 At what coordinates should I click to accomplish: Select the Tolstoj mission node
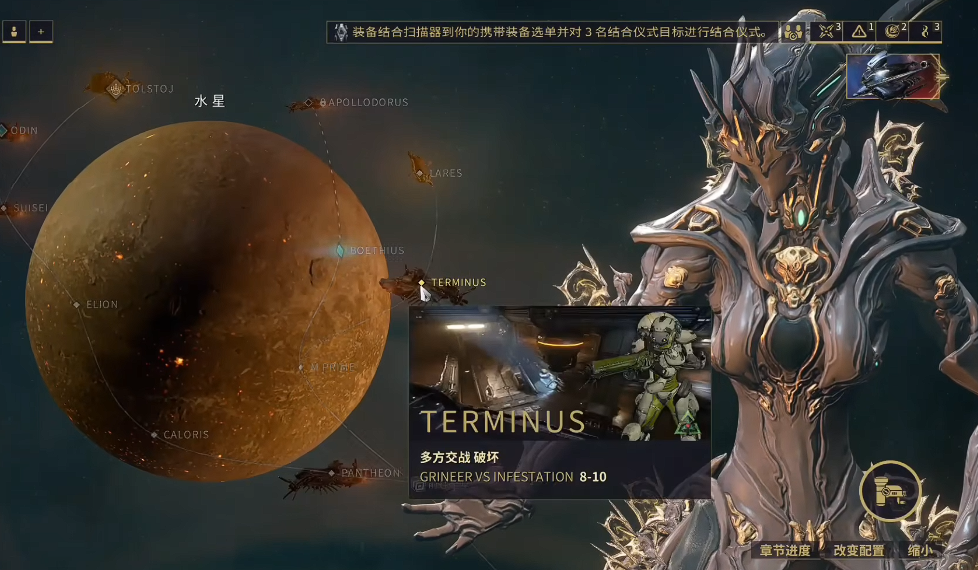click(x=116, y=88)
